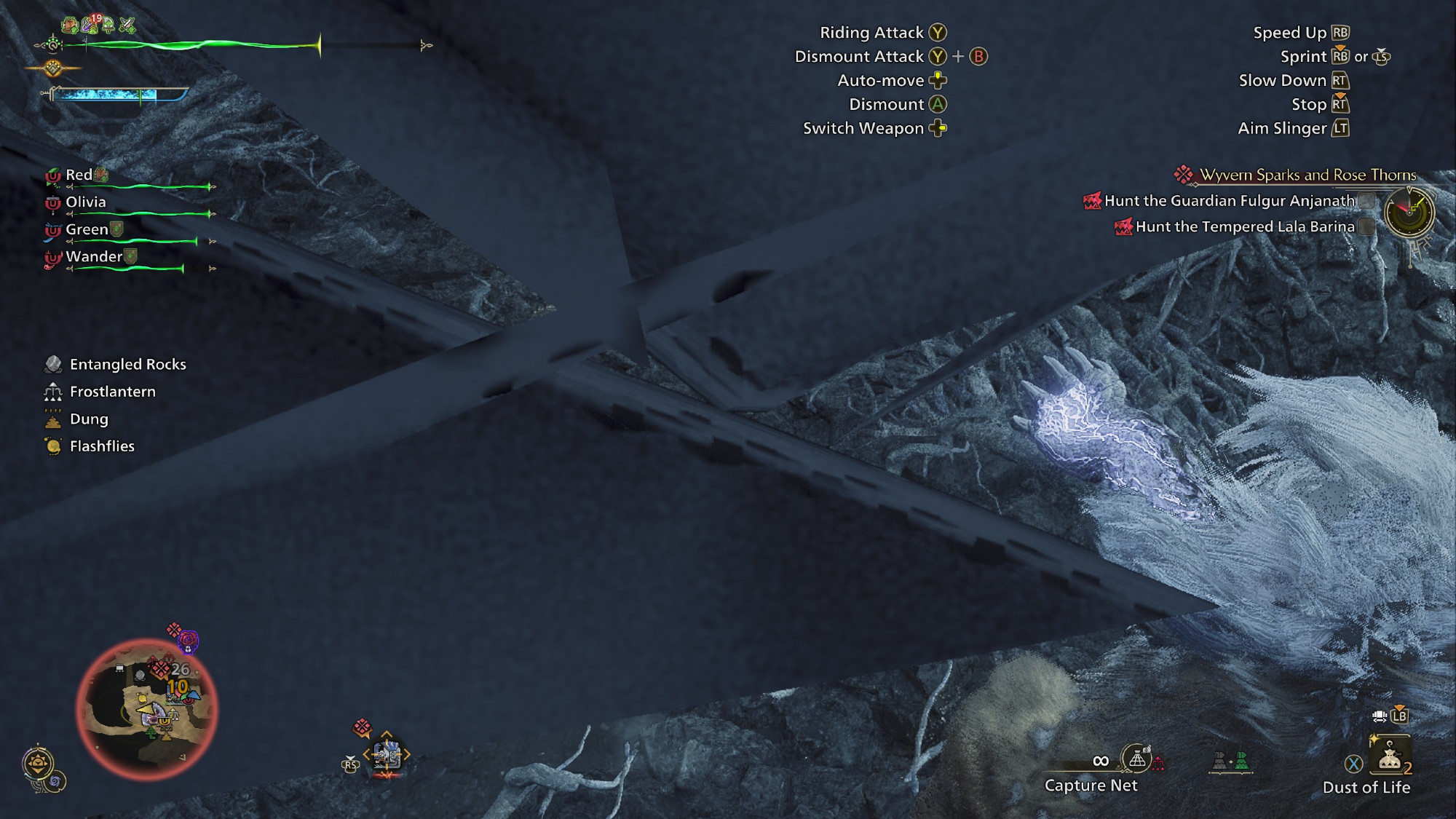Choose Frostlantern from the environment list
Screen dimensions: 1456x819
112,392
